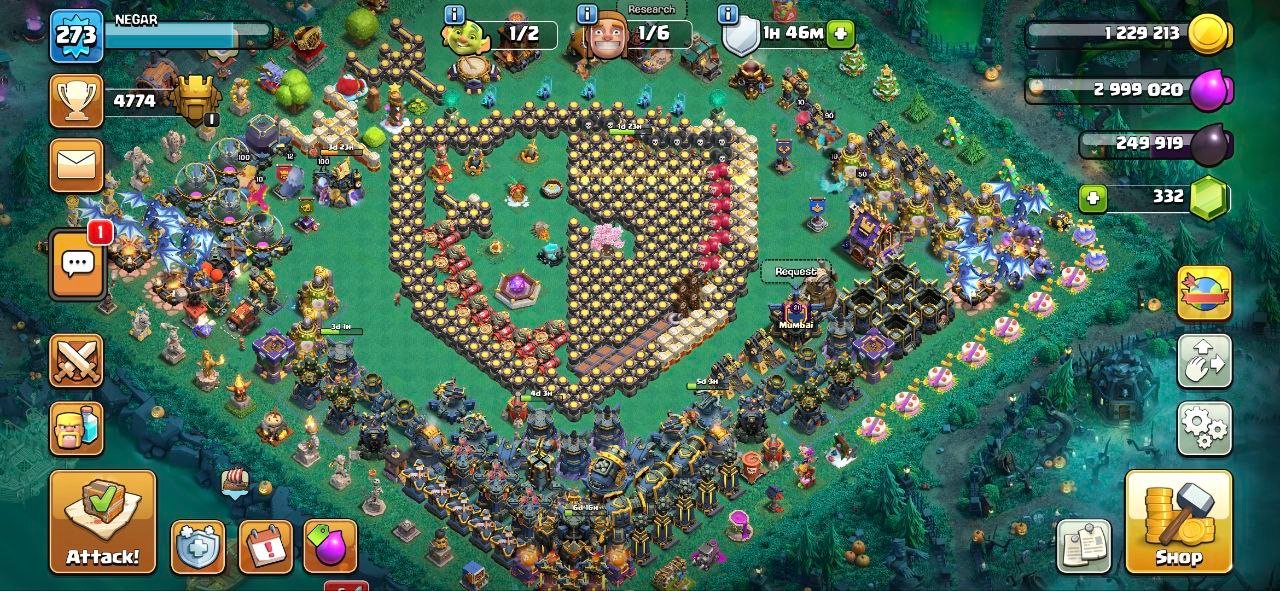Open the paper notes icon beside Shop
This screenshot has width=1280, height=591.
[x=1083, y=546]
